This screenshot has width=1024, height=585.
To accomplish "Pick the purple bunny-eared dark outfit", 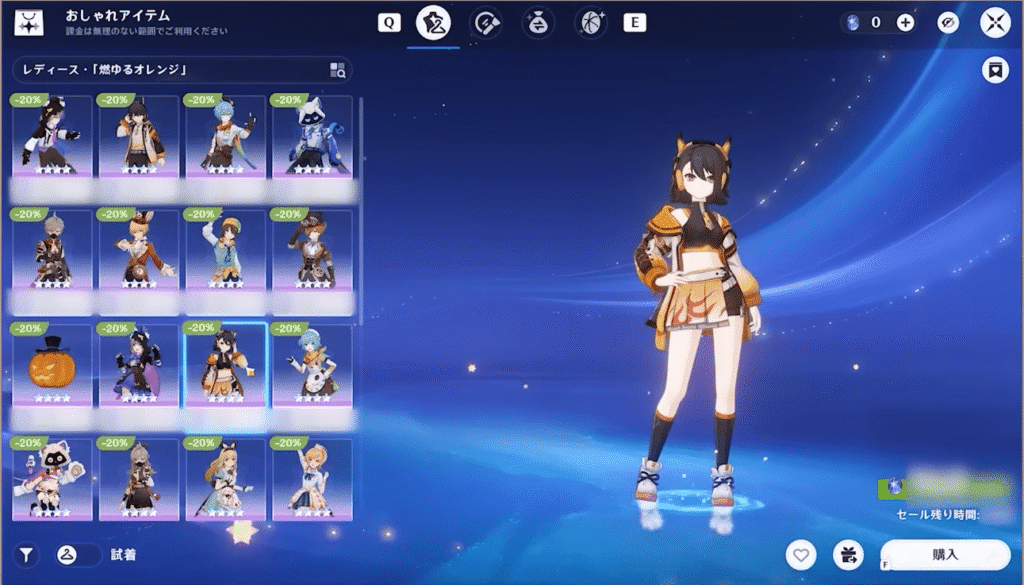I will [x=138, y=364].
